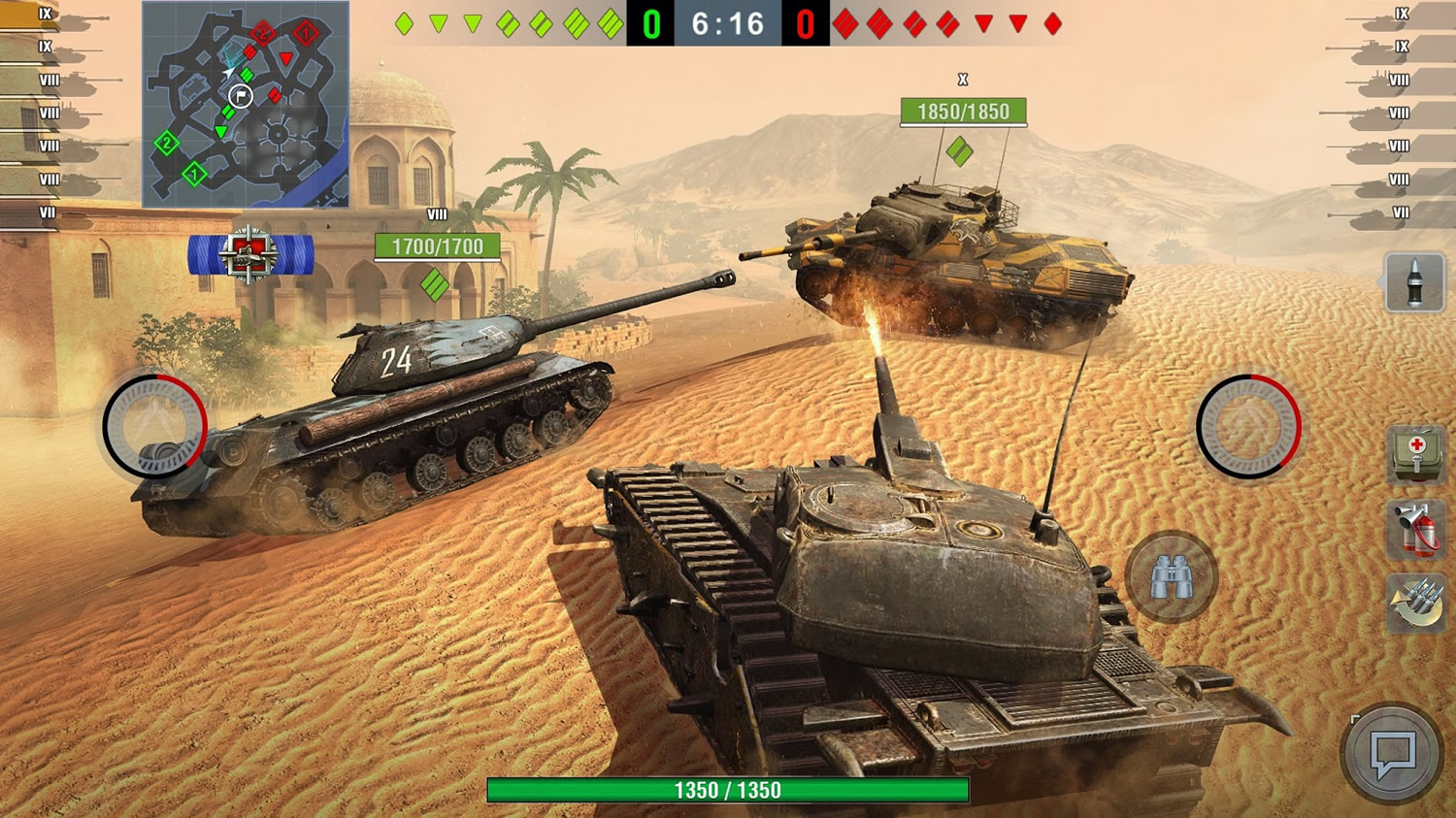Tap the X marker above the enemy tank
1456x818 pixels.
click(961, 78)
